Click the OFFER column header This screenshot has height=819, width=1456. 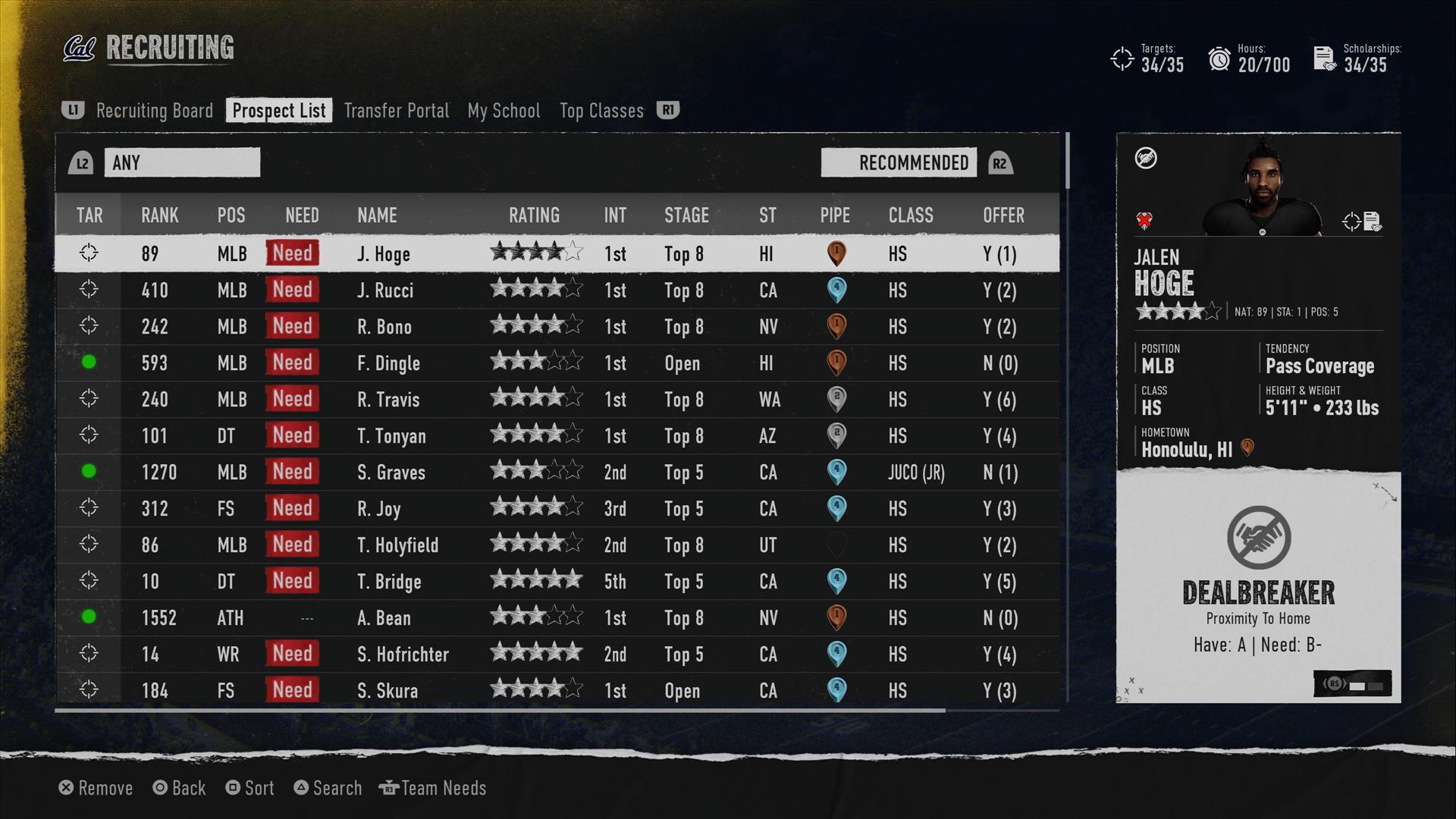click(x=1003, y=215)
